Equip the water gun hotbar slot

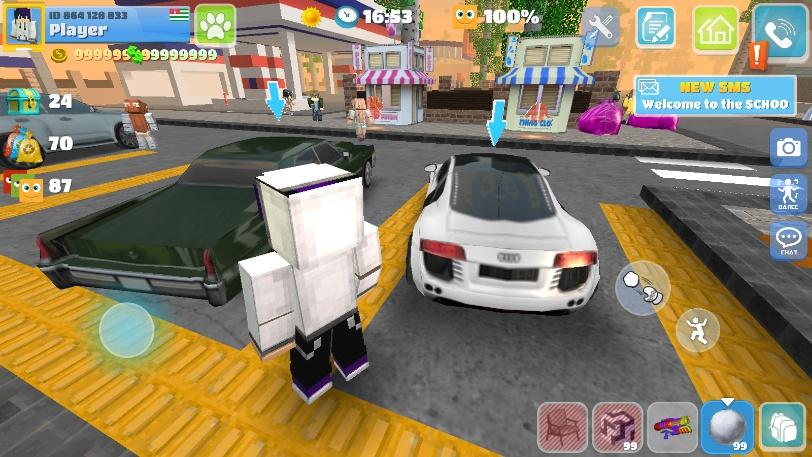click(x=672, y=427)
